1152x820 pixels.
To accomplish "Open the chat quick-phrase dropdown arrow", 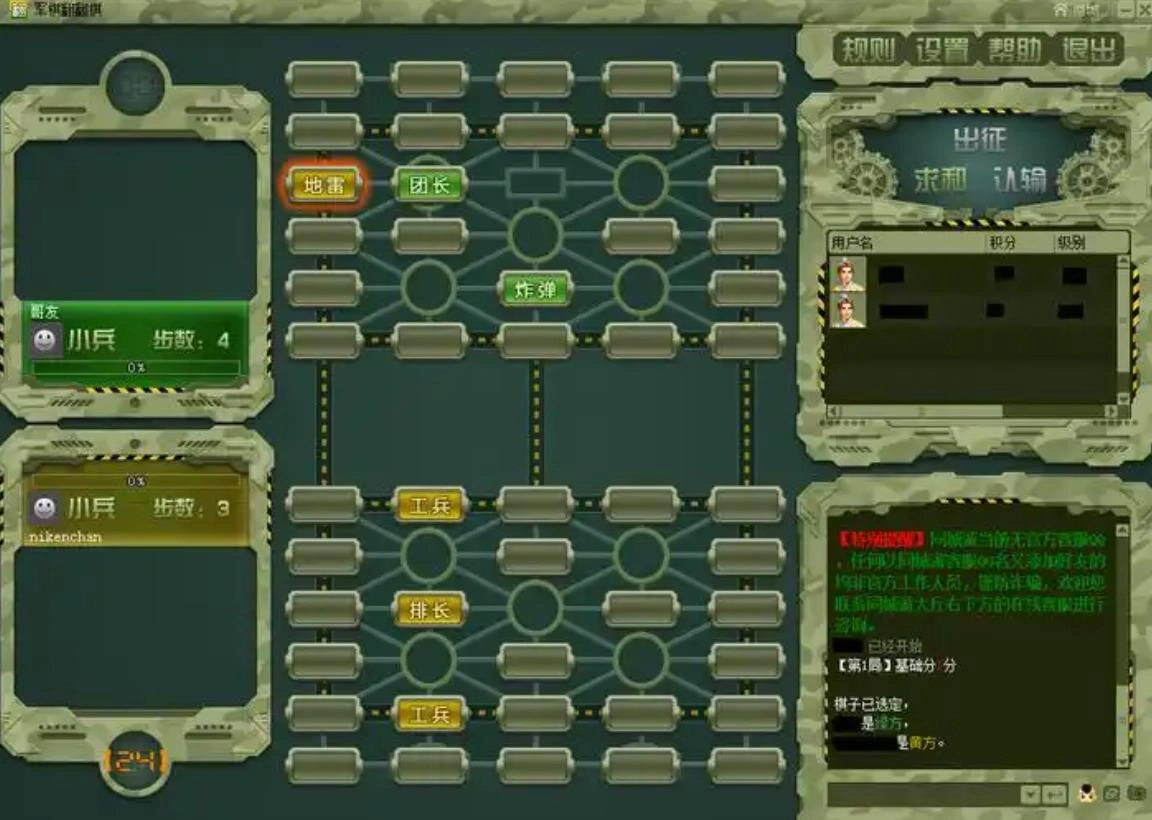I will point(1030,794).
